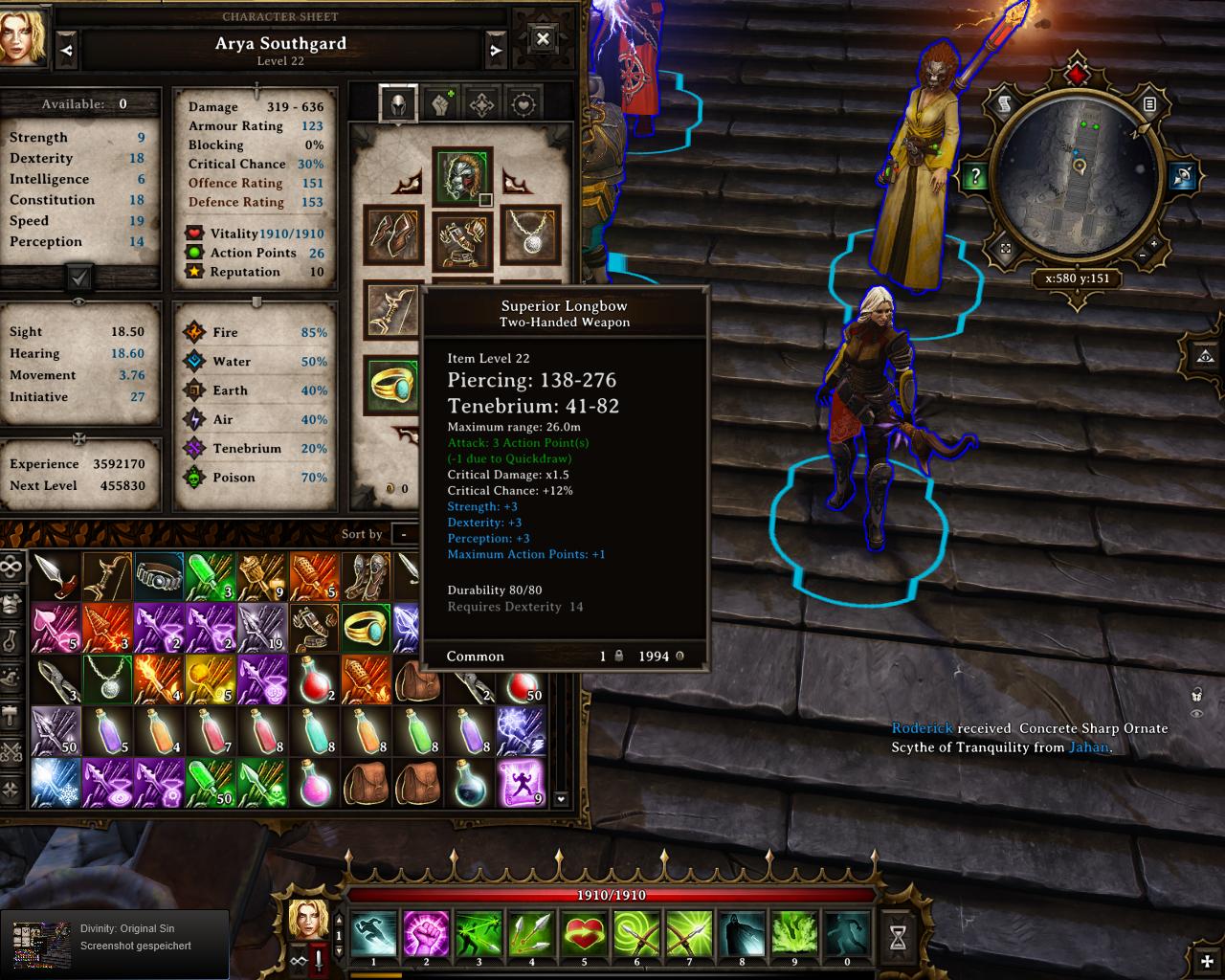Screen dimensions: 1225x980
Task: Cast the skill in hotbar slot 5
Action: coord(585,936)
